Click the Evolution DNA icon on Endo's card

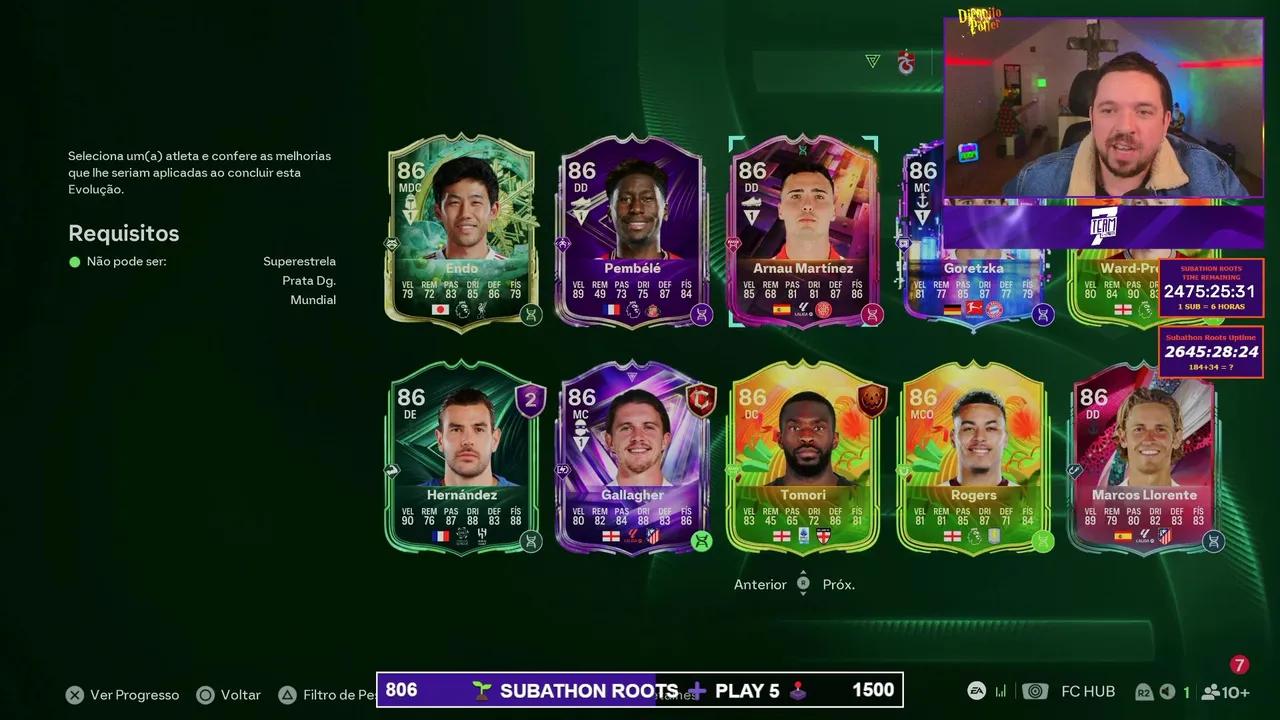(x=531, y=315)
